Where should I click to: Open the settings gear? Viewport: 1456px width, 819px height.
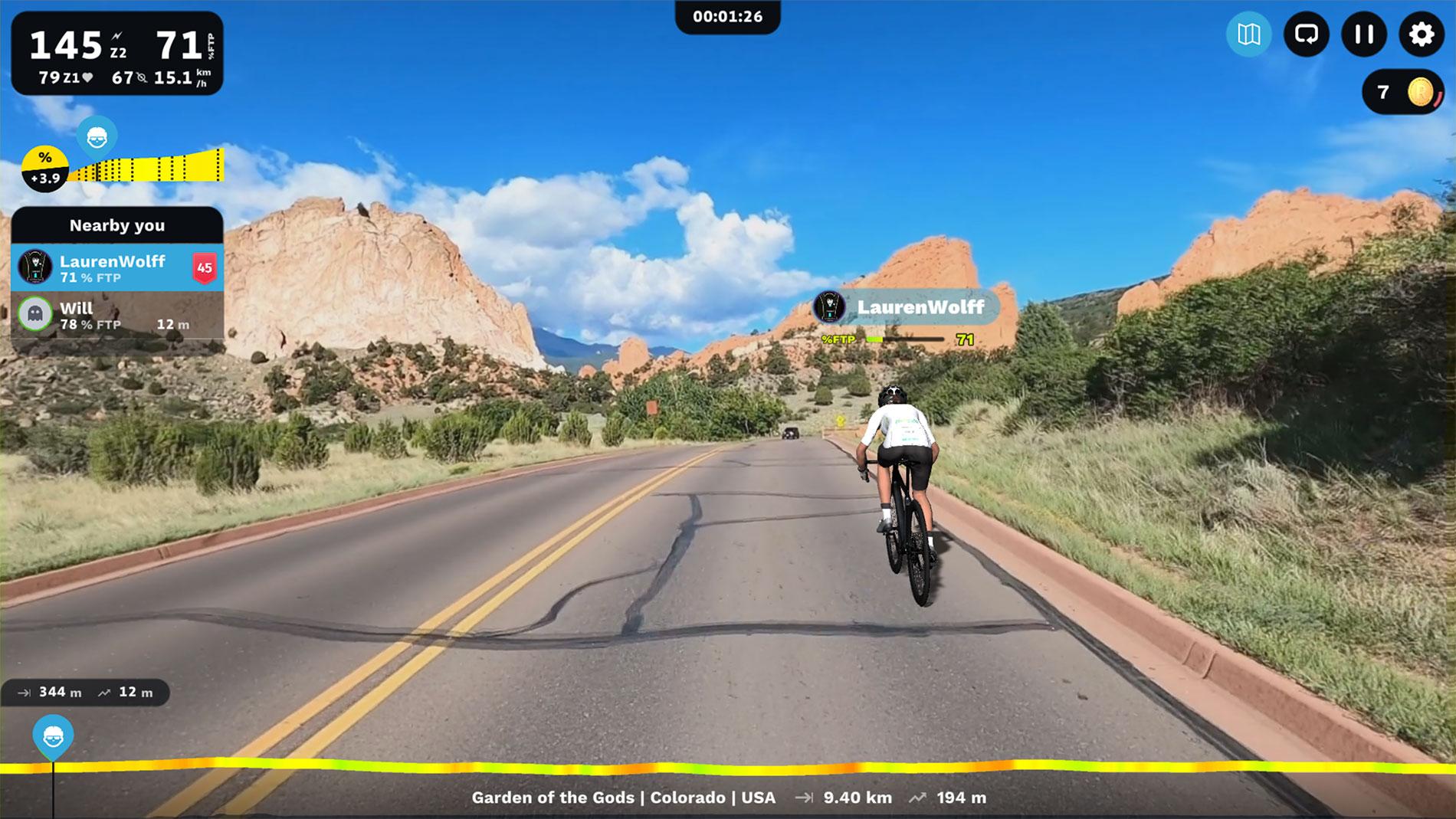[1422, 34]
